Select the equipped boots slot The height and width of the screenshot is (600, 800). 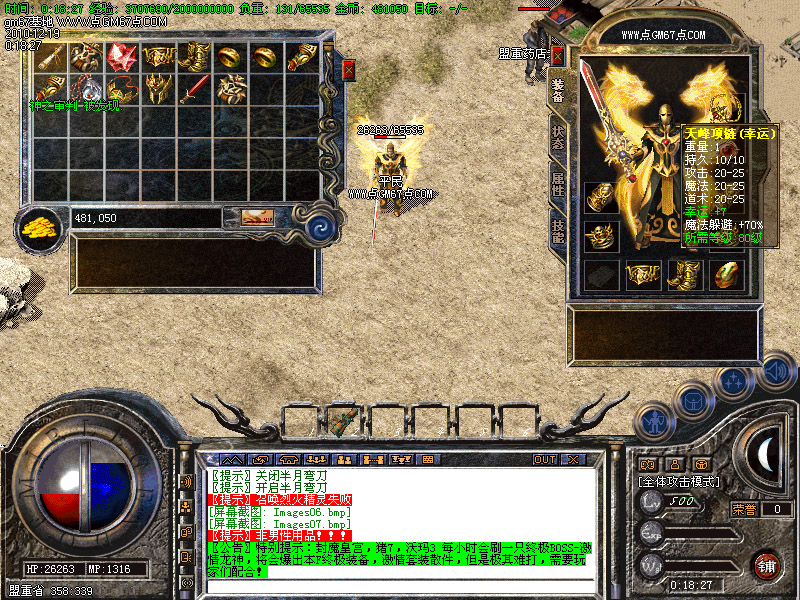tap(684, 274)
